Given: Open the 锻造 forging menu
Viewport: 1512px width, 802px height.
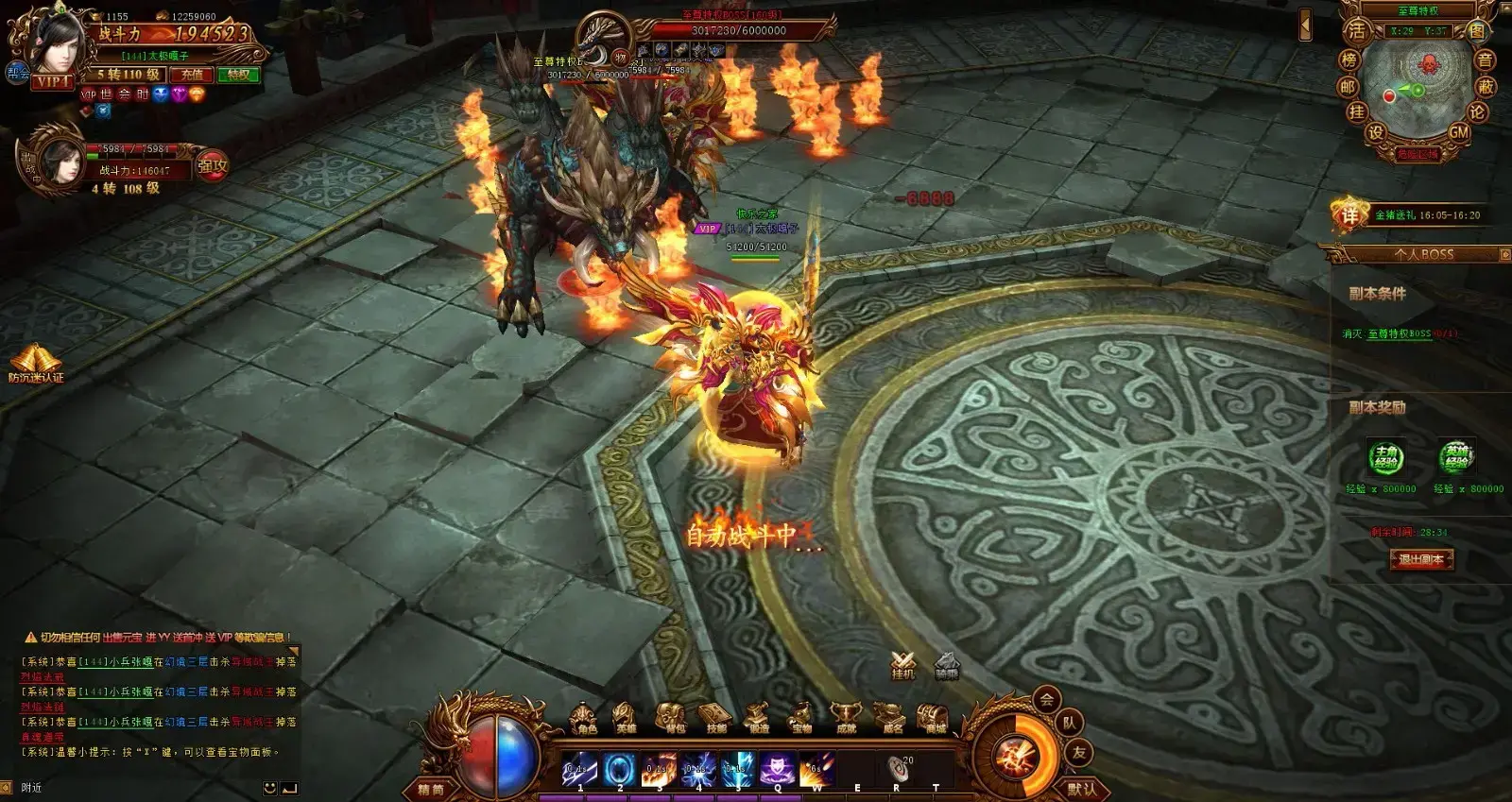Looking at the screenshot, I should pyautogui.click(x=759, y=718).
